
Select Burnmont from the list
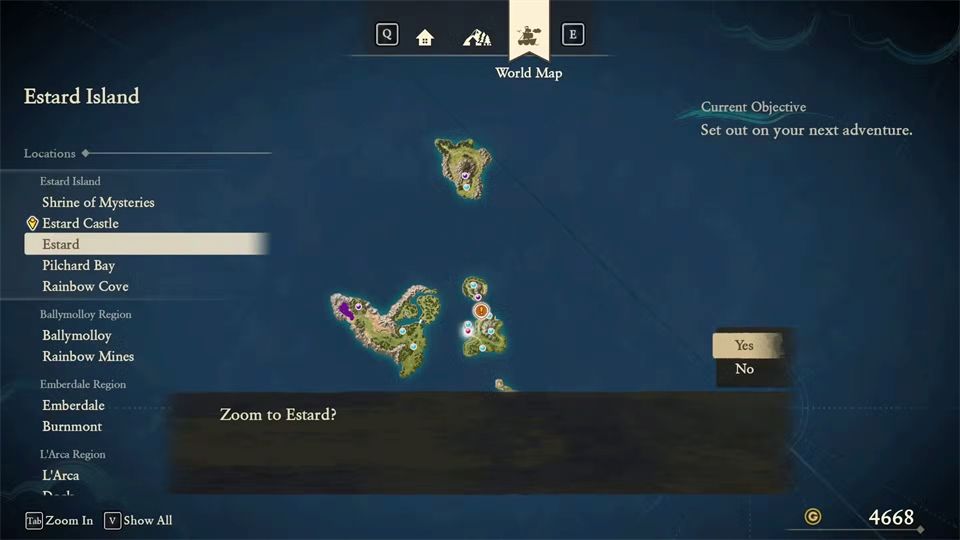72,426
